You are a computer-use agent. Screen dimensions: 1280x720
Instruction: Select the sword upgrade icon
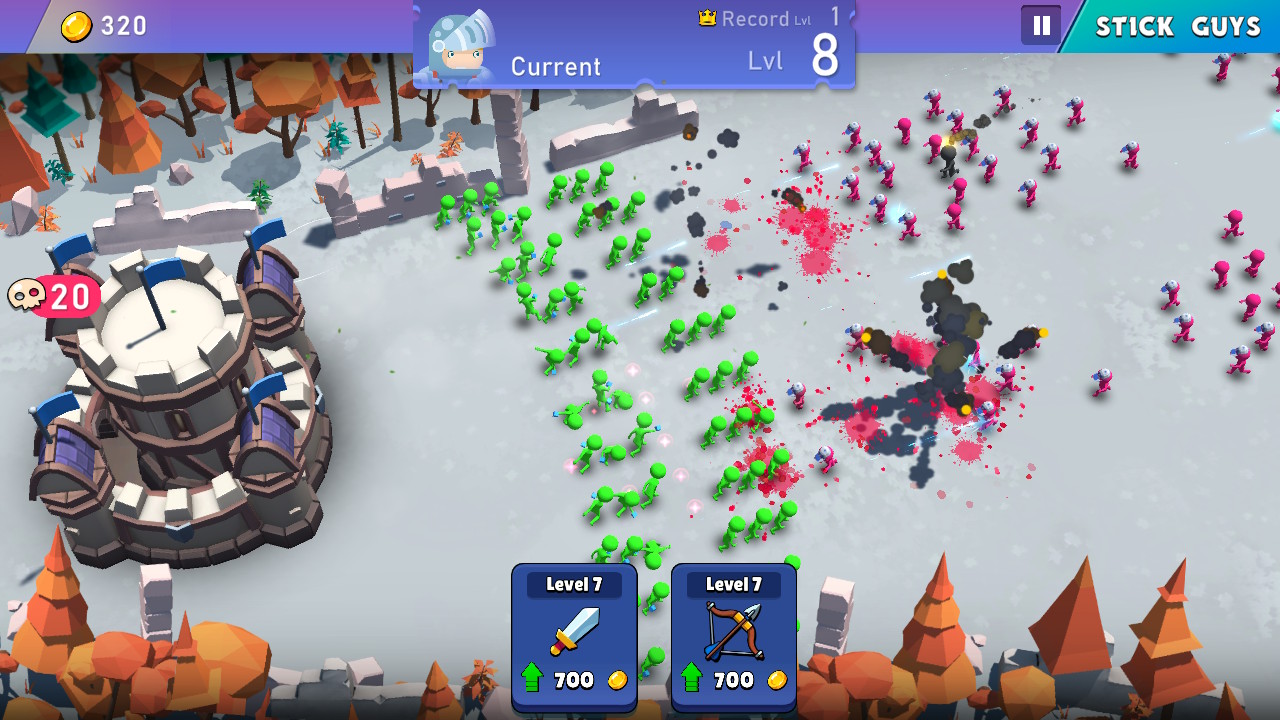click(574, 630)
